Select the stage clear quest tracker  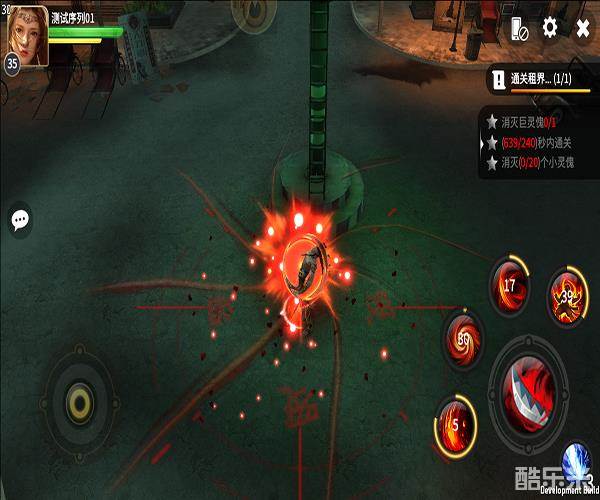click(x=538, y=80)
